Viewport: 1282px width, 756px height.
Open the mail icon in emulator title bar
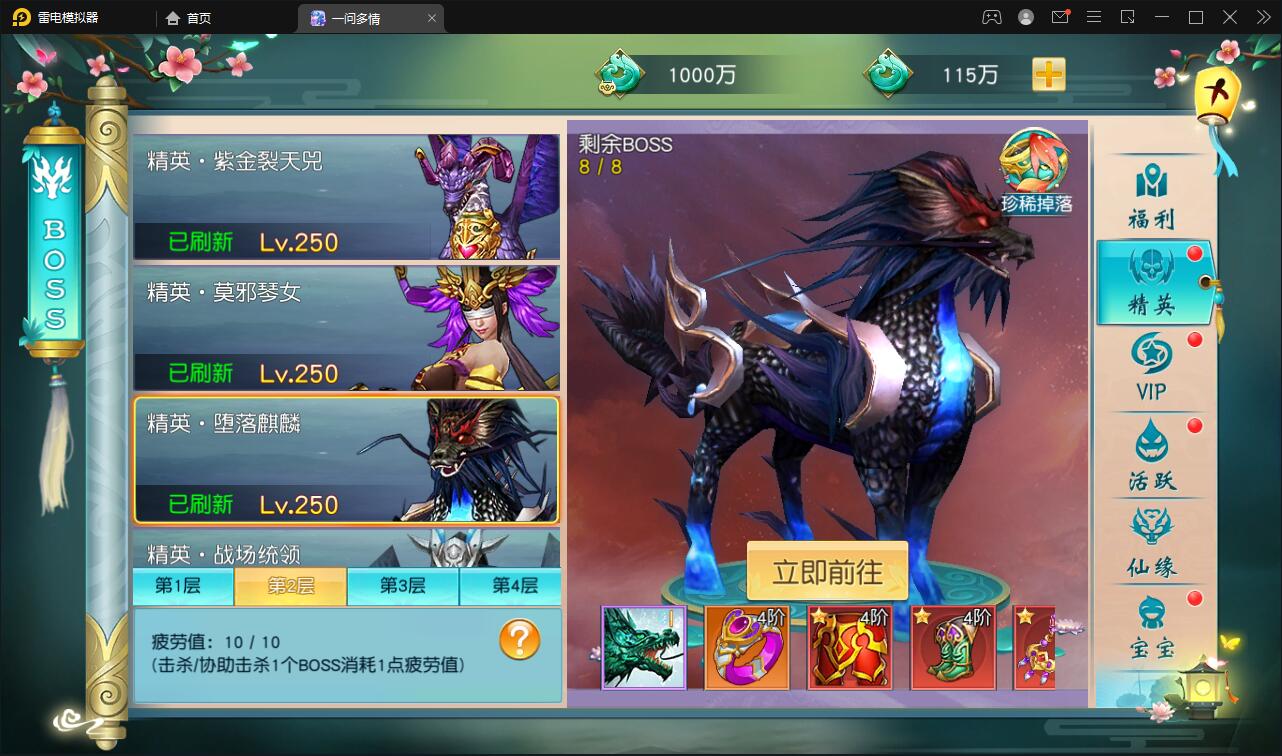(1062, 17)
